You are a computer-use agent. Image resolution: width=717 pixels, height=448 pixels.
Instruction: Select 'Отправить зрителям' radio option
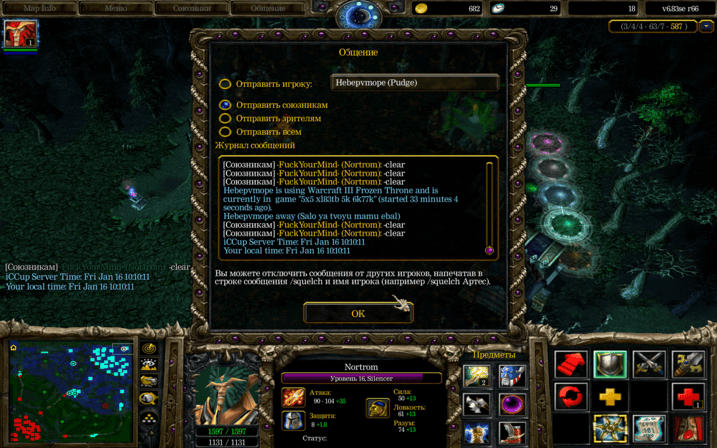pyautogui.click(x=225, y=118)
